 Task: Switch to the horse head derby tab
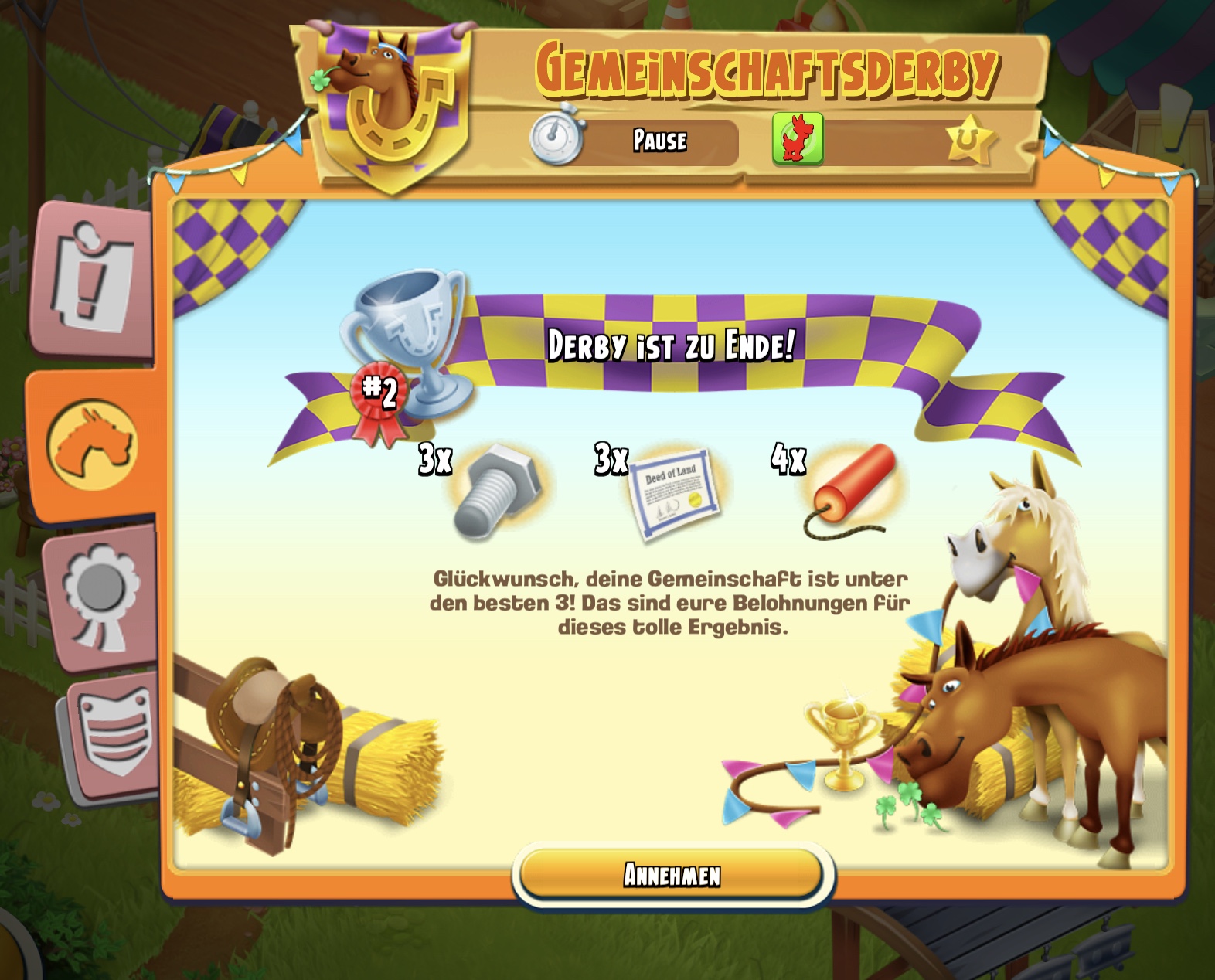(x=92, y=444)
